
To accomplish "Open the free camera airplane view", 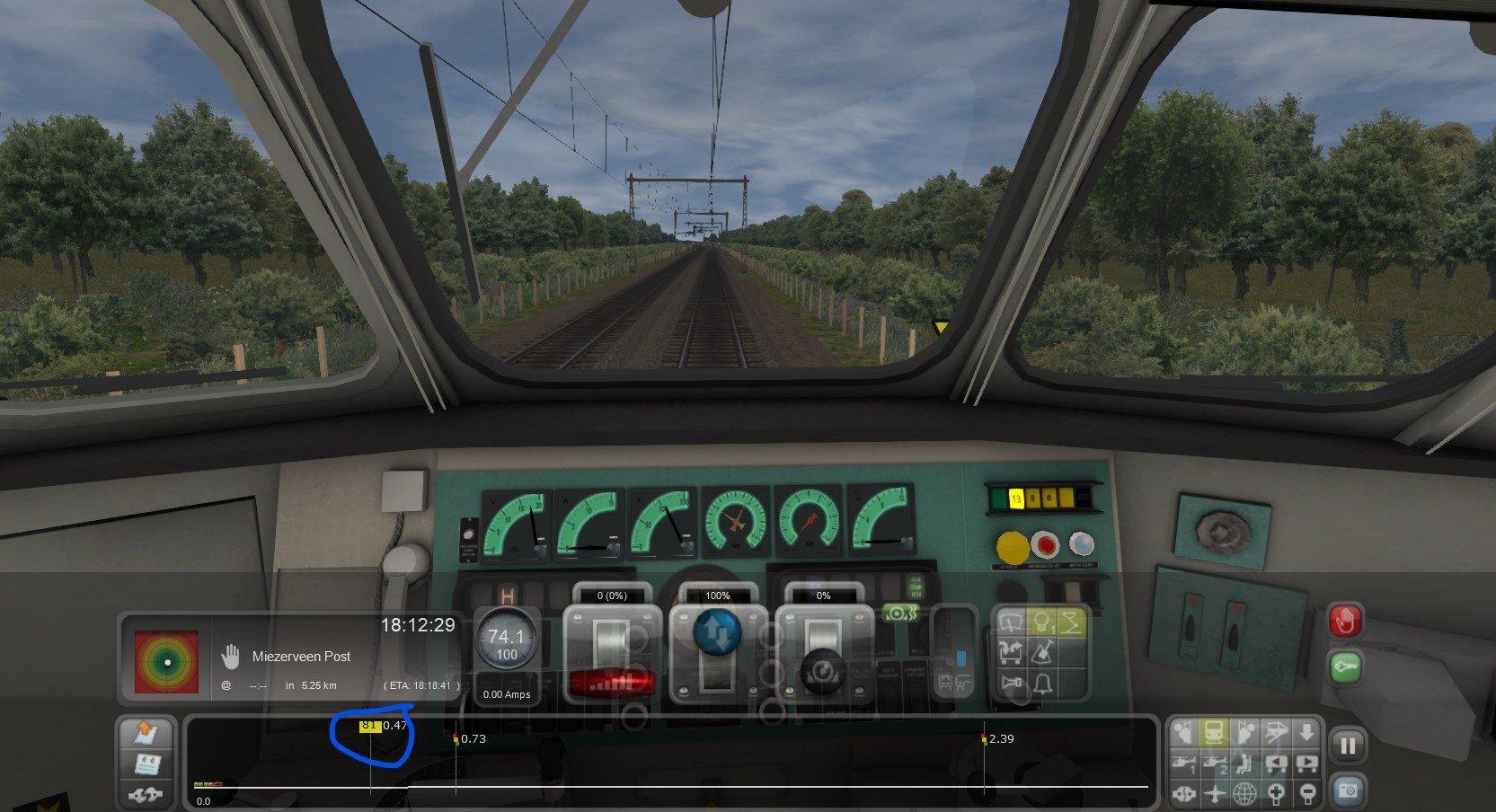I will pos(1214,794).
